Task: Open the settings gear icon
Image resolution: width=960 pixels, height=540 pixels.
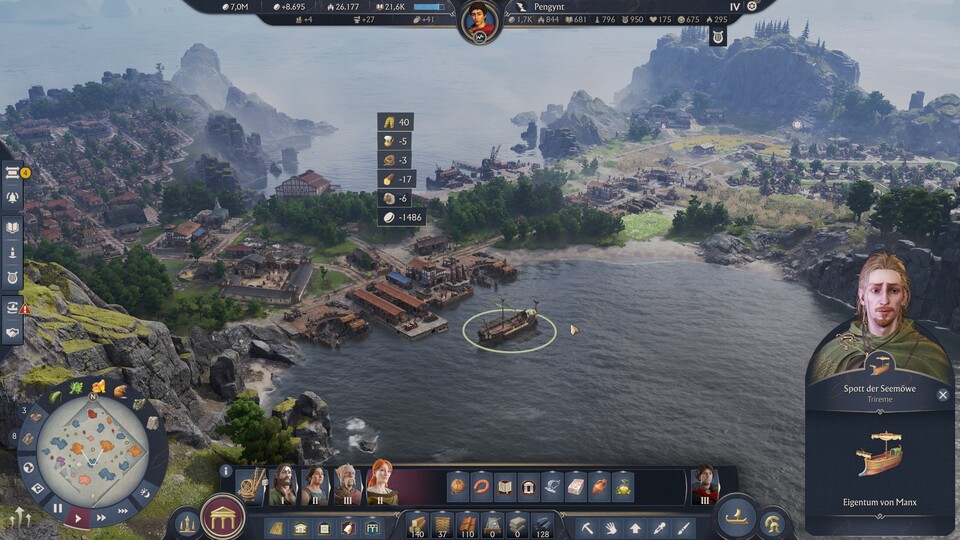Action: (752, 6)
